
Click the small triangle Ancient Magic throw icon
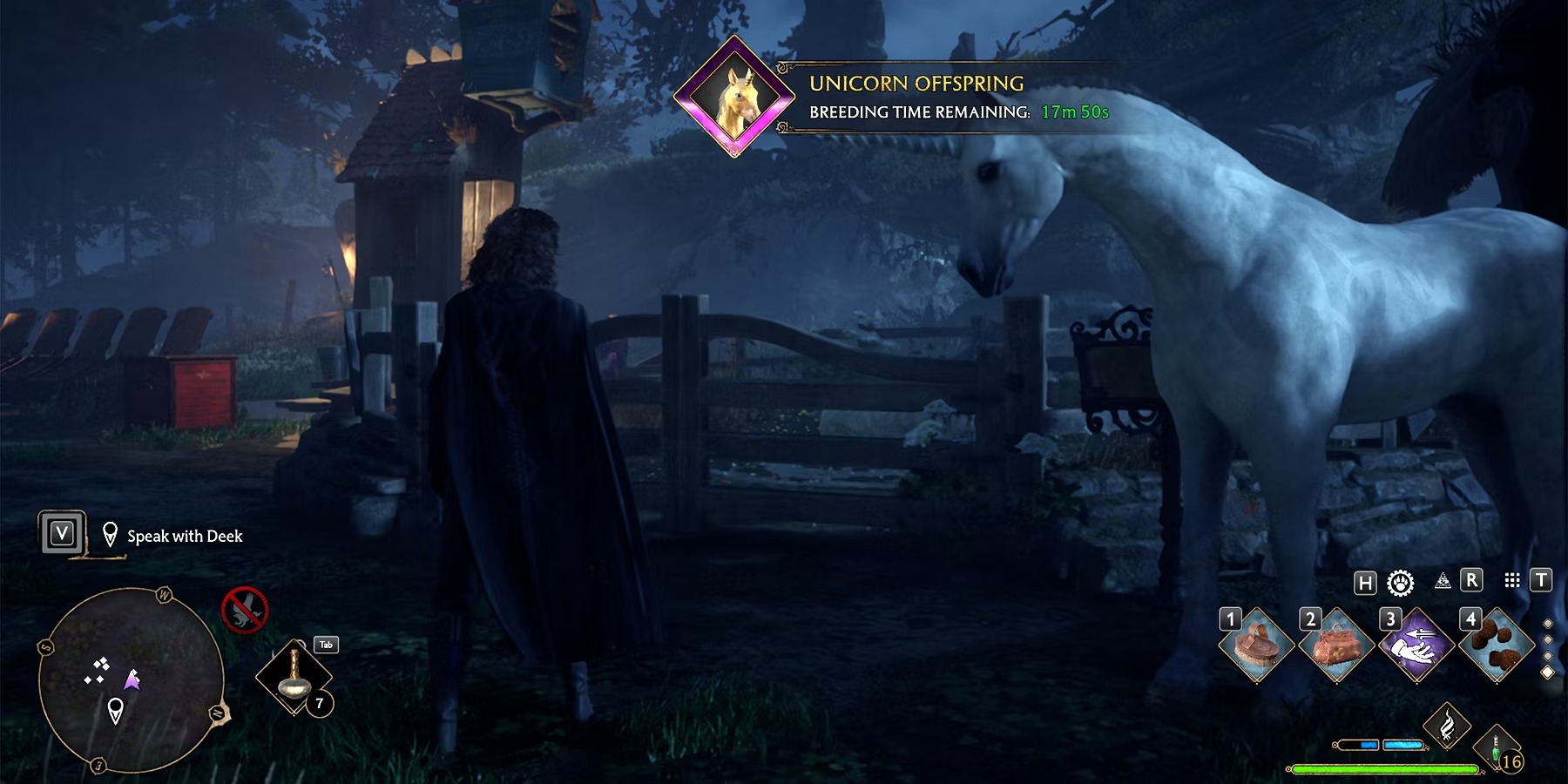click(x=1444, y=583)
